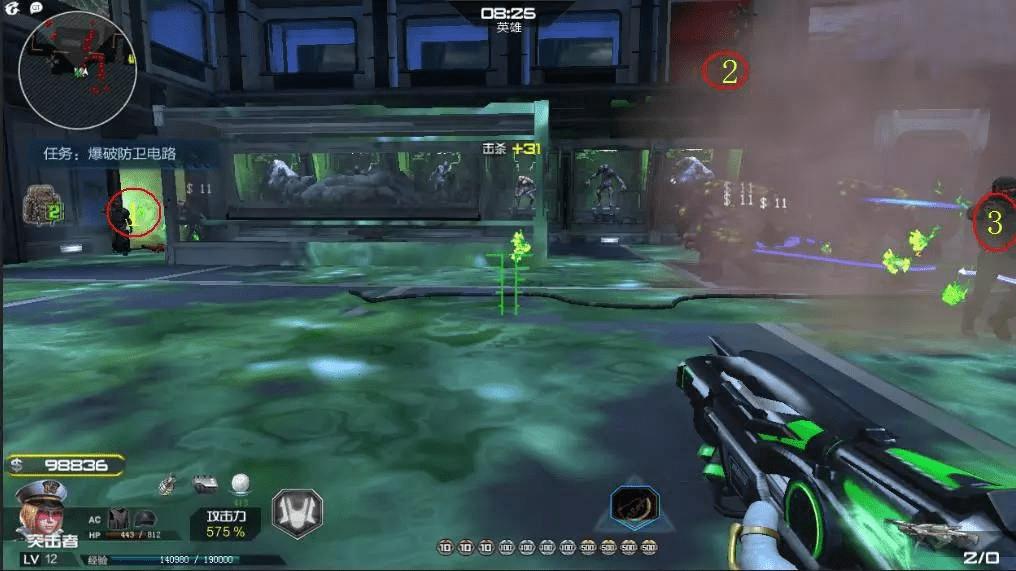Choose the ammo box item icon
Image resolution: width=1016 pixels, height=571 pixels.
tap(204, 485)
